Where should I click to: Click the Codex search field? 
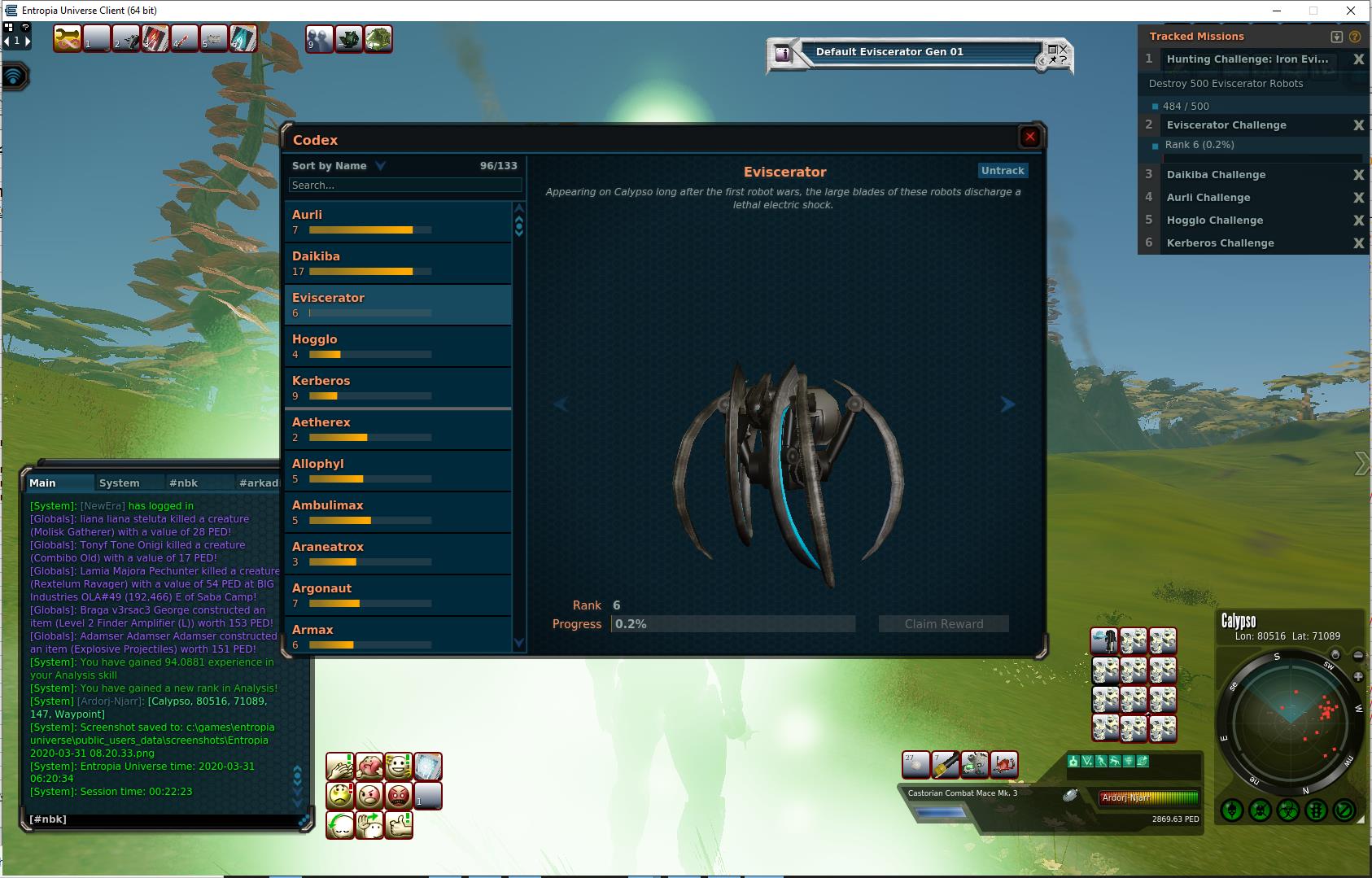tap(404, 186)
